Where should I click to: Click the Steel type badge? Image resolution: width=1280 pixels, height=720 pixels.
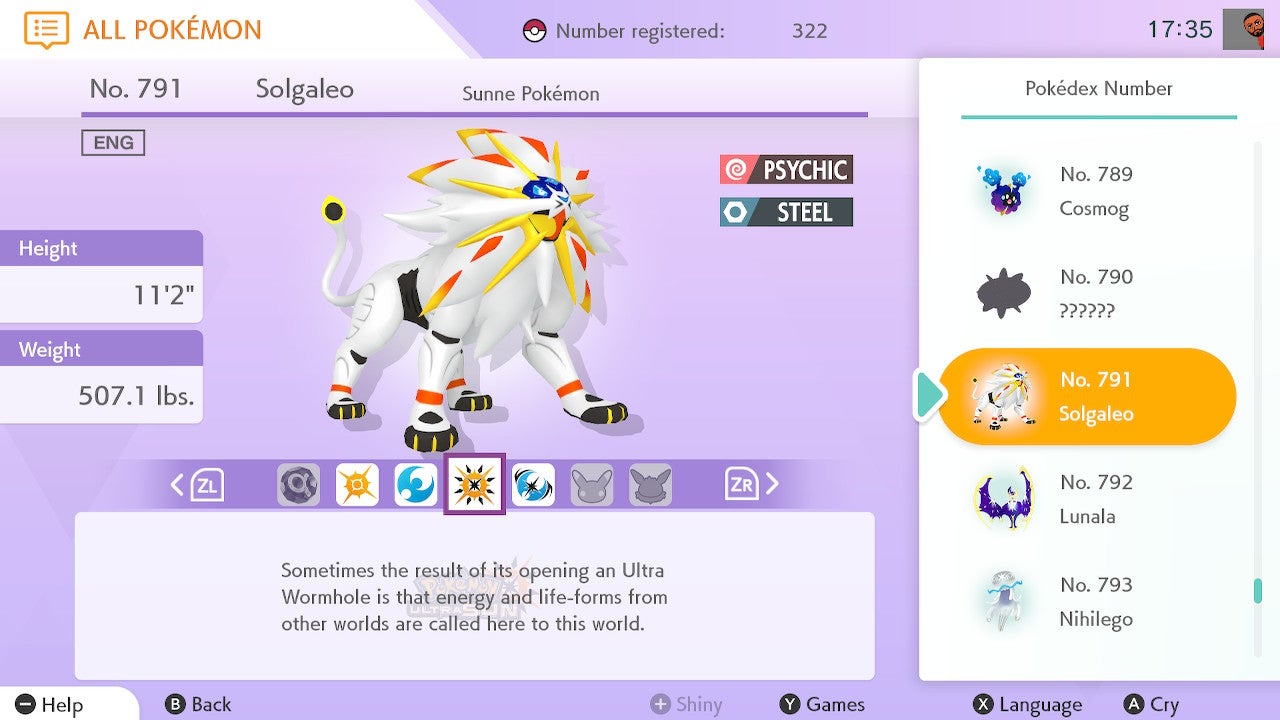(x=786, y=212)
